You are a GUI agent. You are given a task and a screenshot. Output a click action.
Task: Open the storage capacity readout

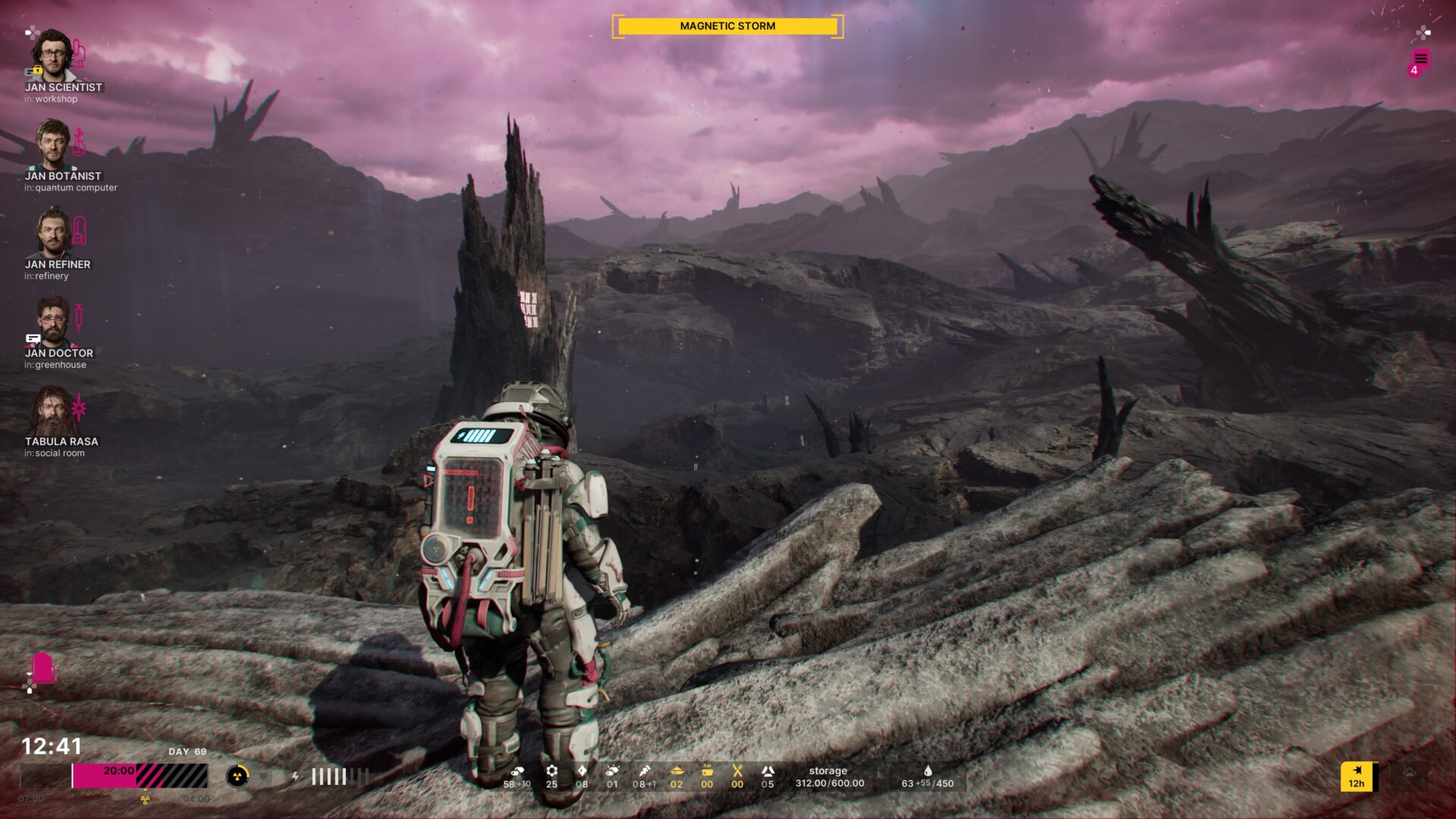click(829, 777)
